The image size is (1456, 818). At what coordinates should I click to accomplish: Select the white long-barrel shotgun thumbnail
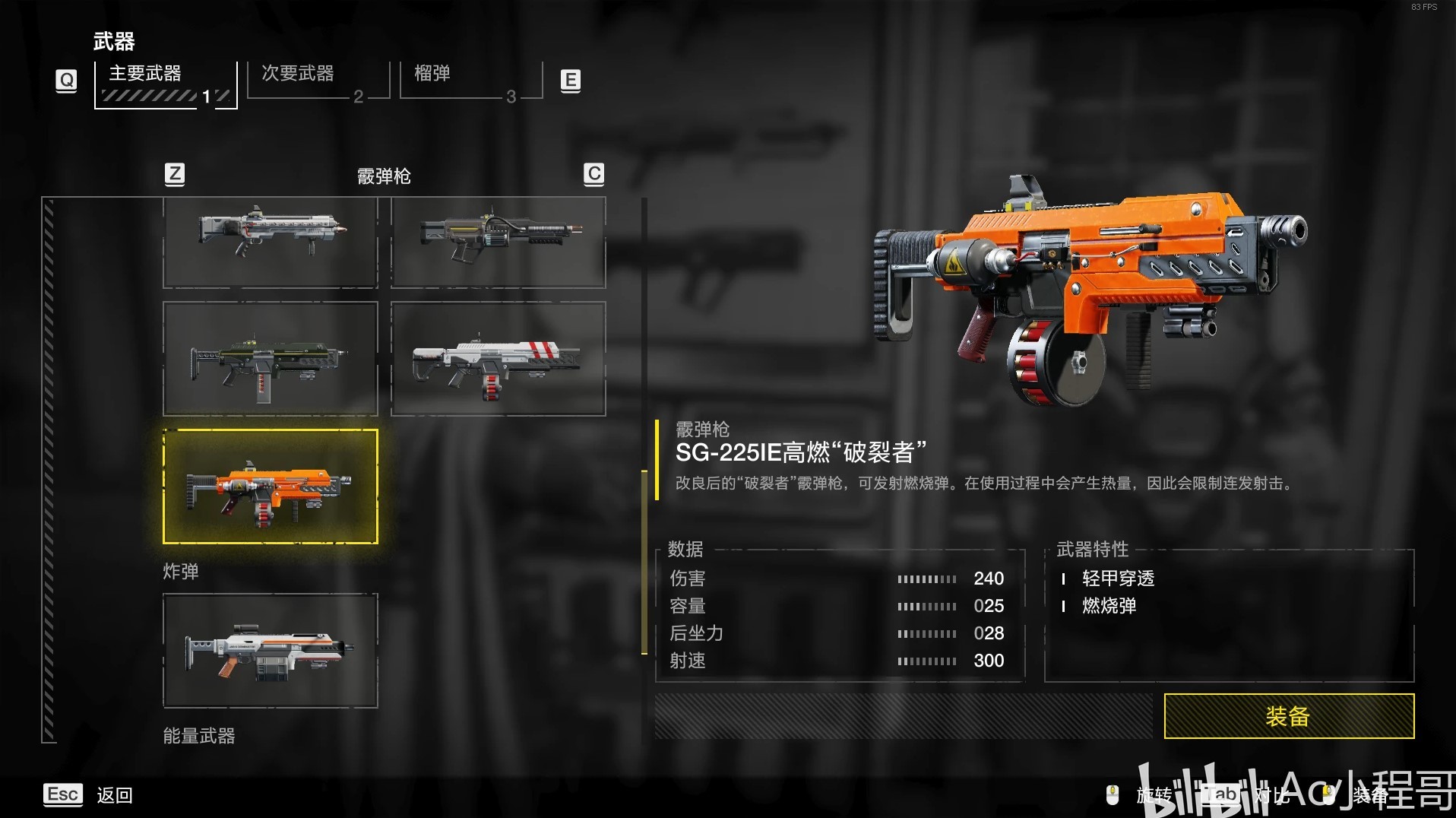(x=270, y=242)
